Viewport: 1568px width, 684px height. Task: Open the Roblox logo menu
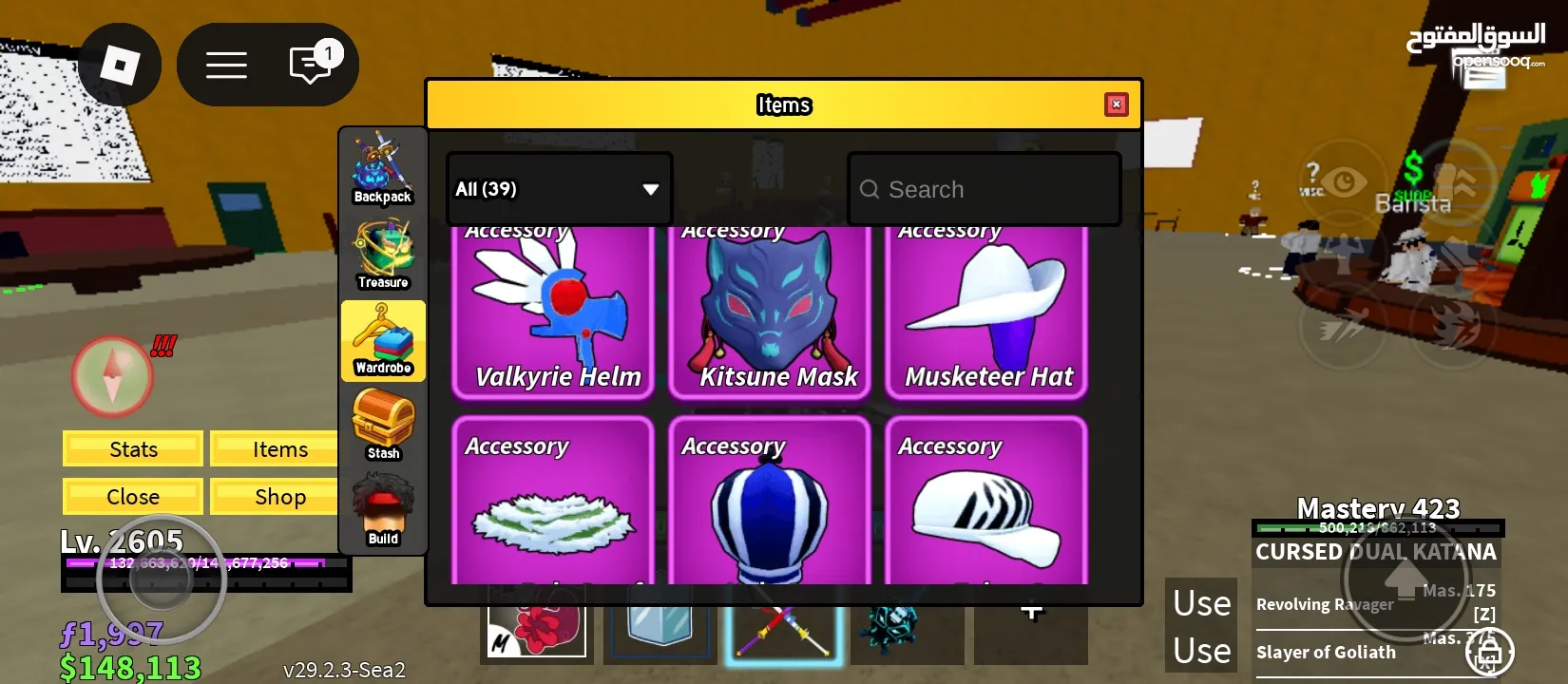click(120, 65)
